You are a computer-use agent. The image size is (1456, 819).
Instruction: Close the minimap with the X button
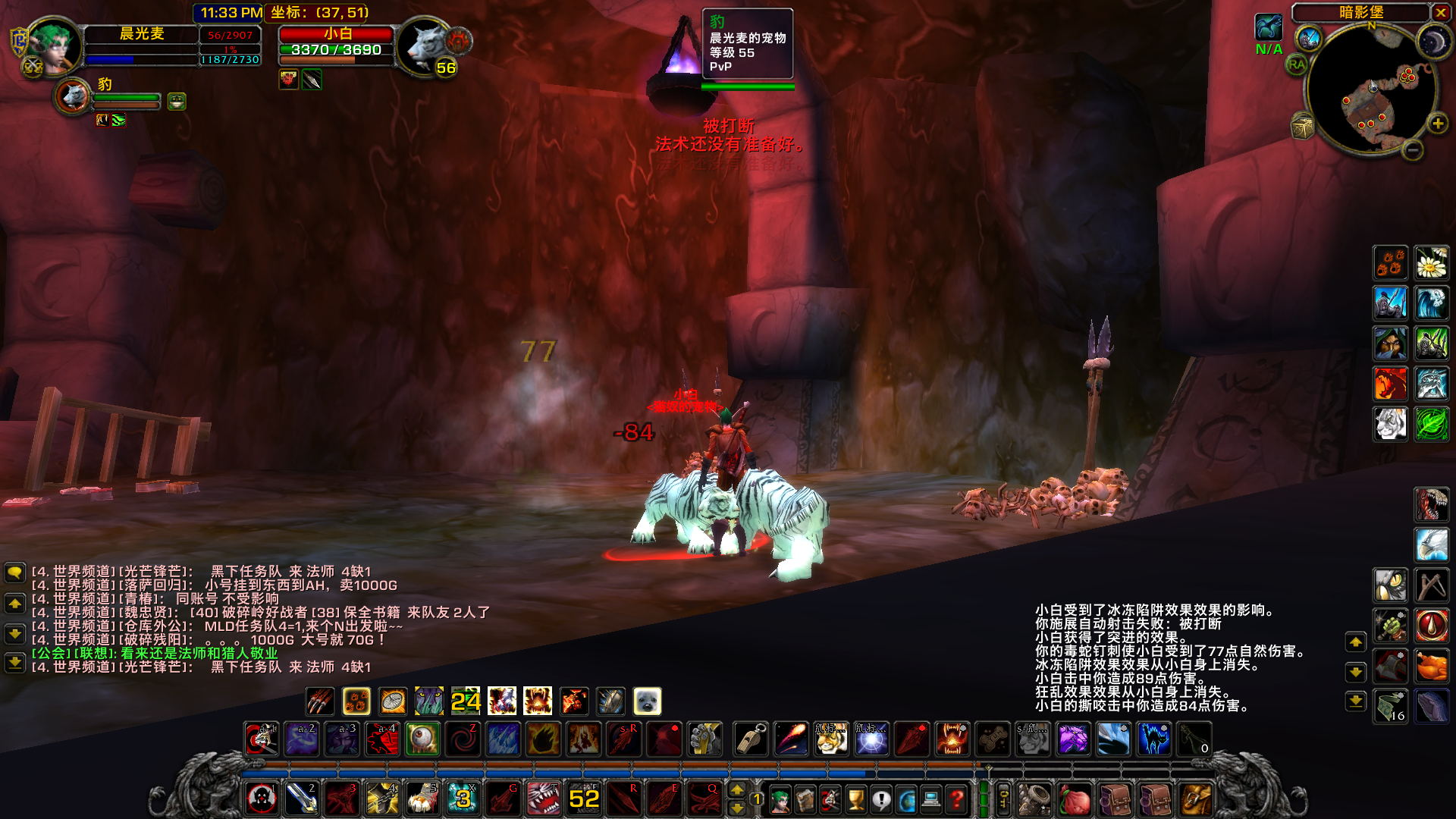click(1440, 12)
